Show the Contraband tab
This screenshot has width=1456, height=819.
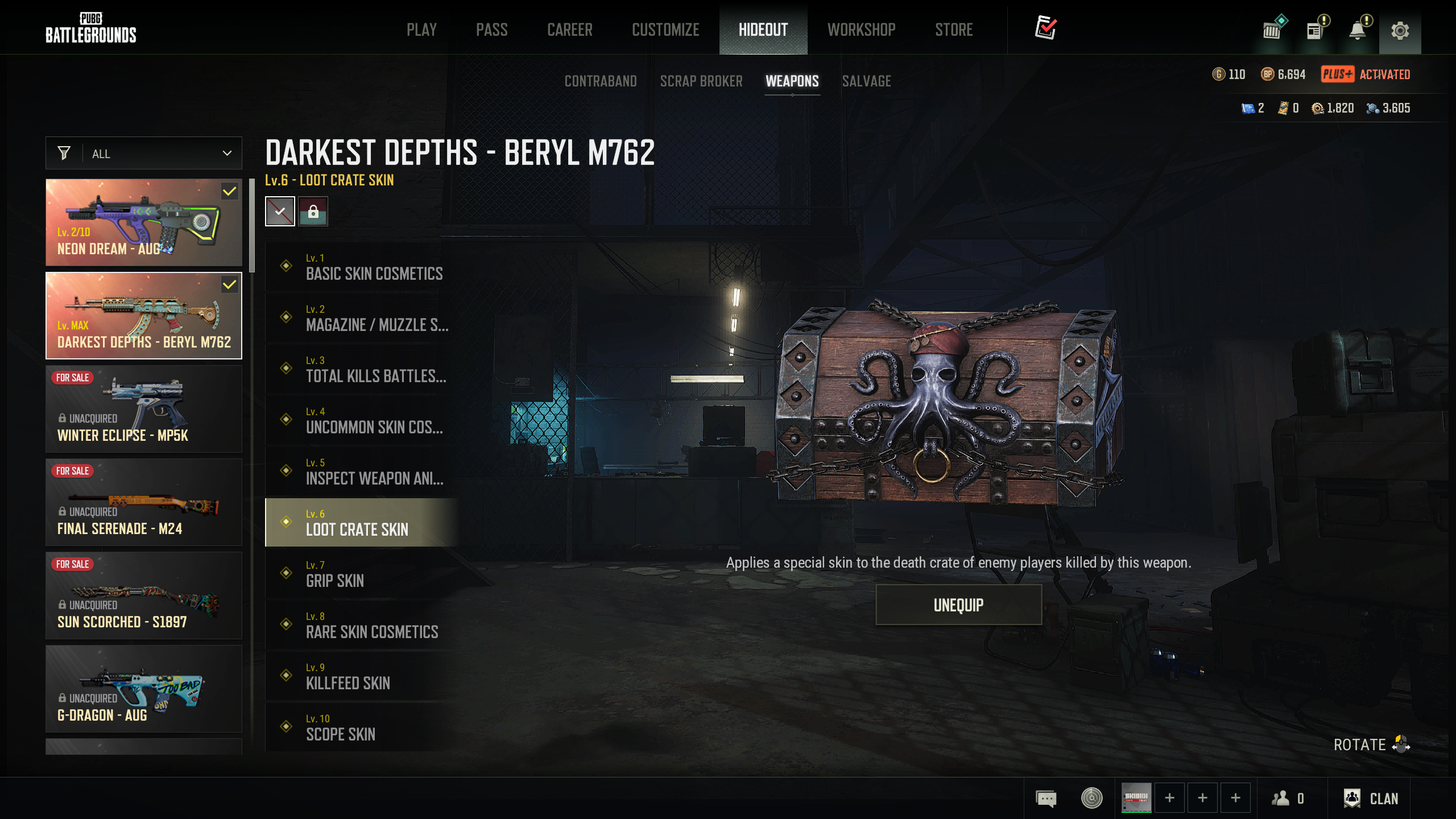tap(601, 81)
